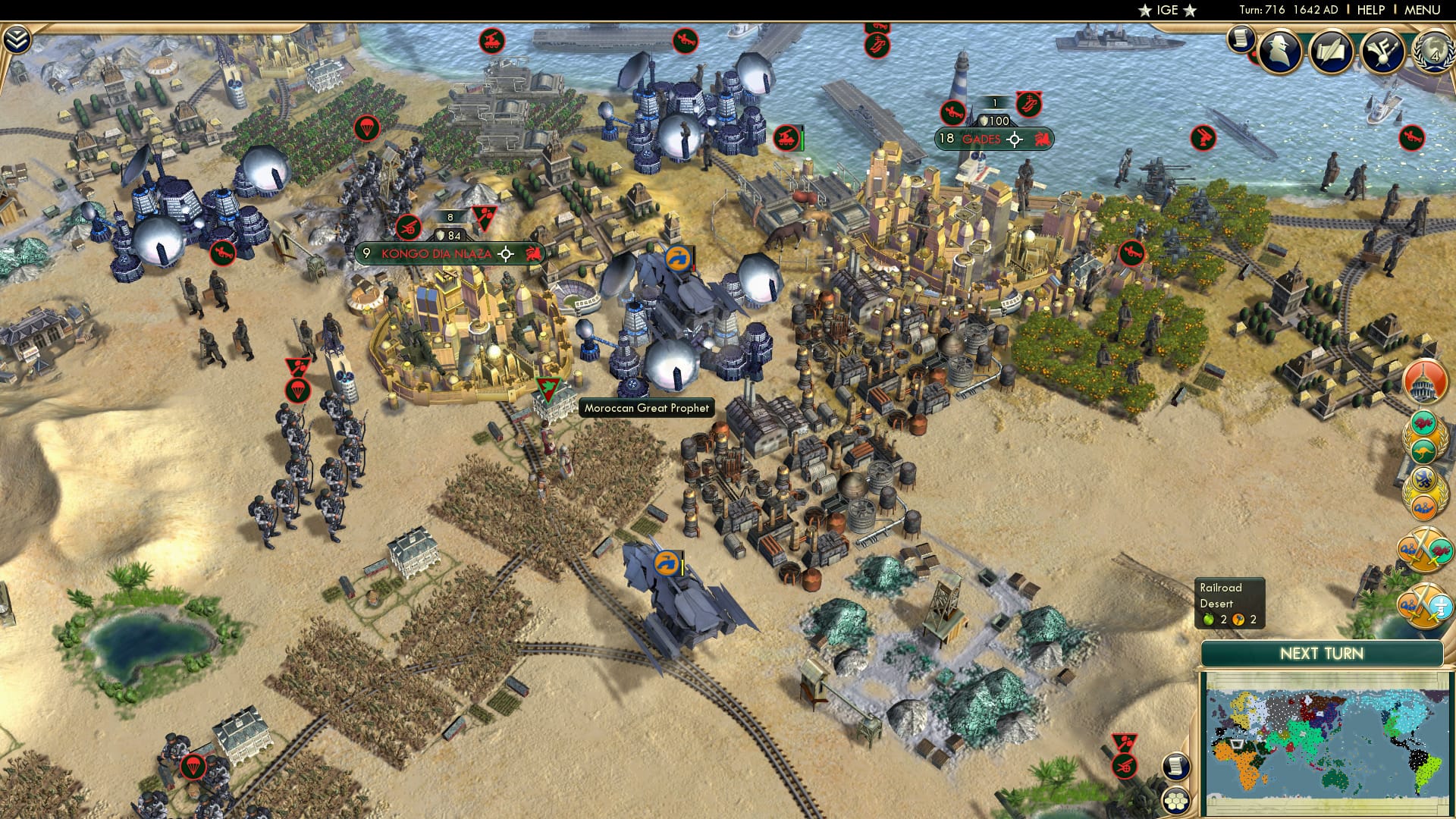Open the notification log scroll at top right
1456x819 pixels.
[x=1241, y=38]
